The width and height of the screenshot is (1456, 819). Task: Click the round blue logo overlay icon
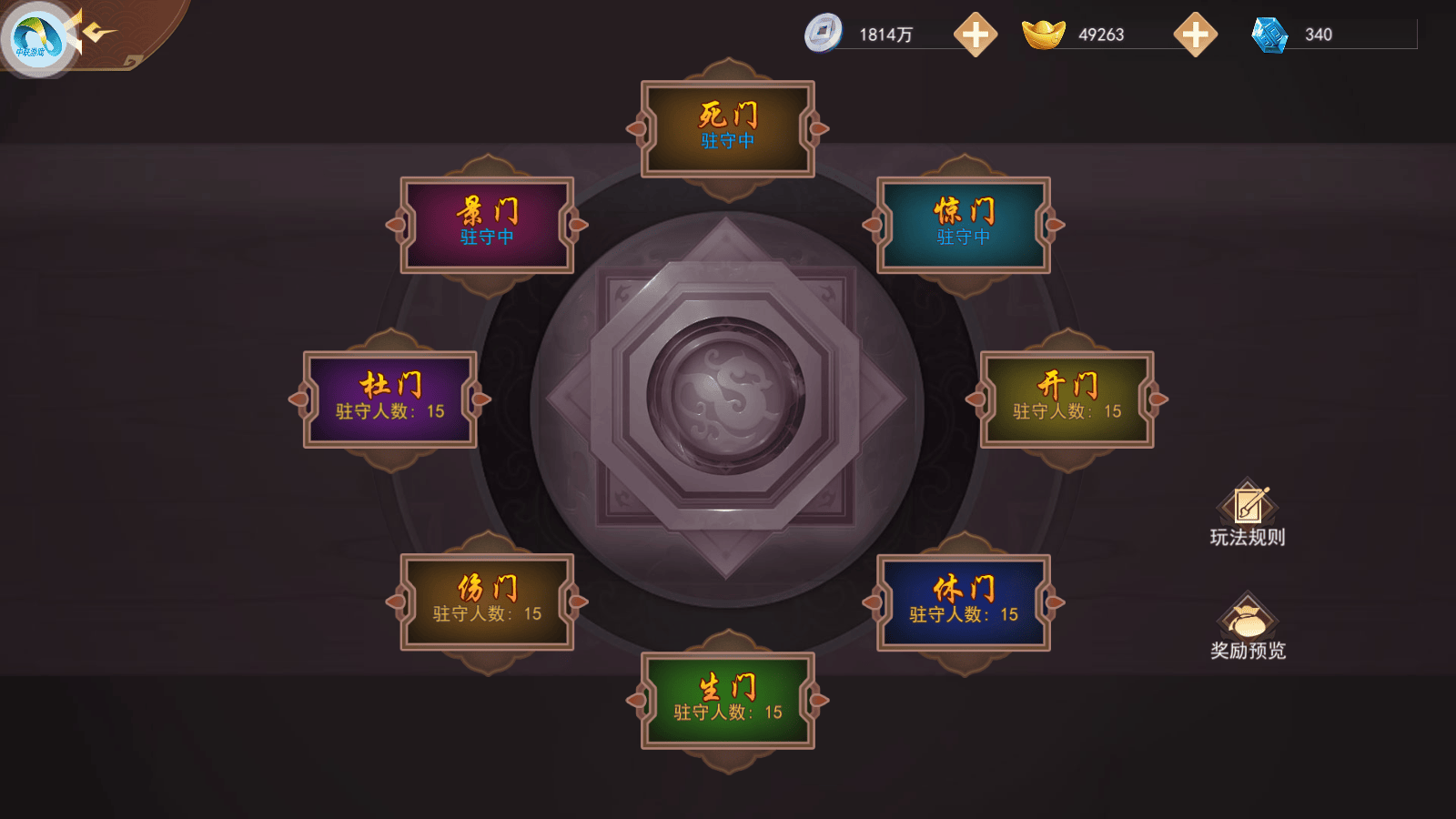[36, 38]
